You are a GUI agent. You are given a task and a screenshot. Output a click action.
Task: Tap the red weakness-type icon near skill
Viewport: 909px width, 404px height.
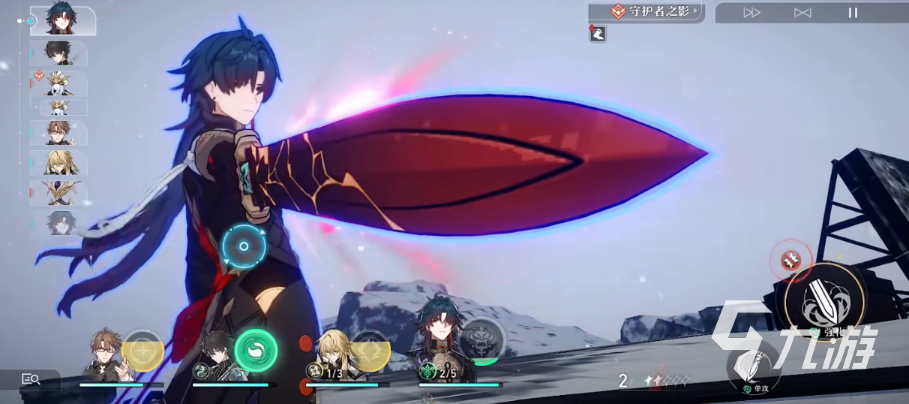pos(790,261)
